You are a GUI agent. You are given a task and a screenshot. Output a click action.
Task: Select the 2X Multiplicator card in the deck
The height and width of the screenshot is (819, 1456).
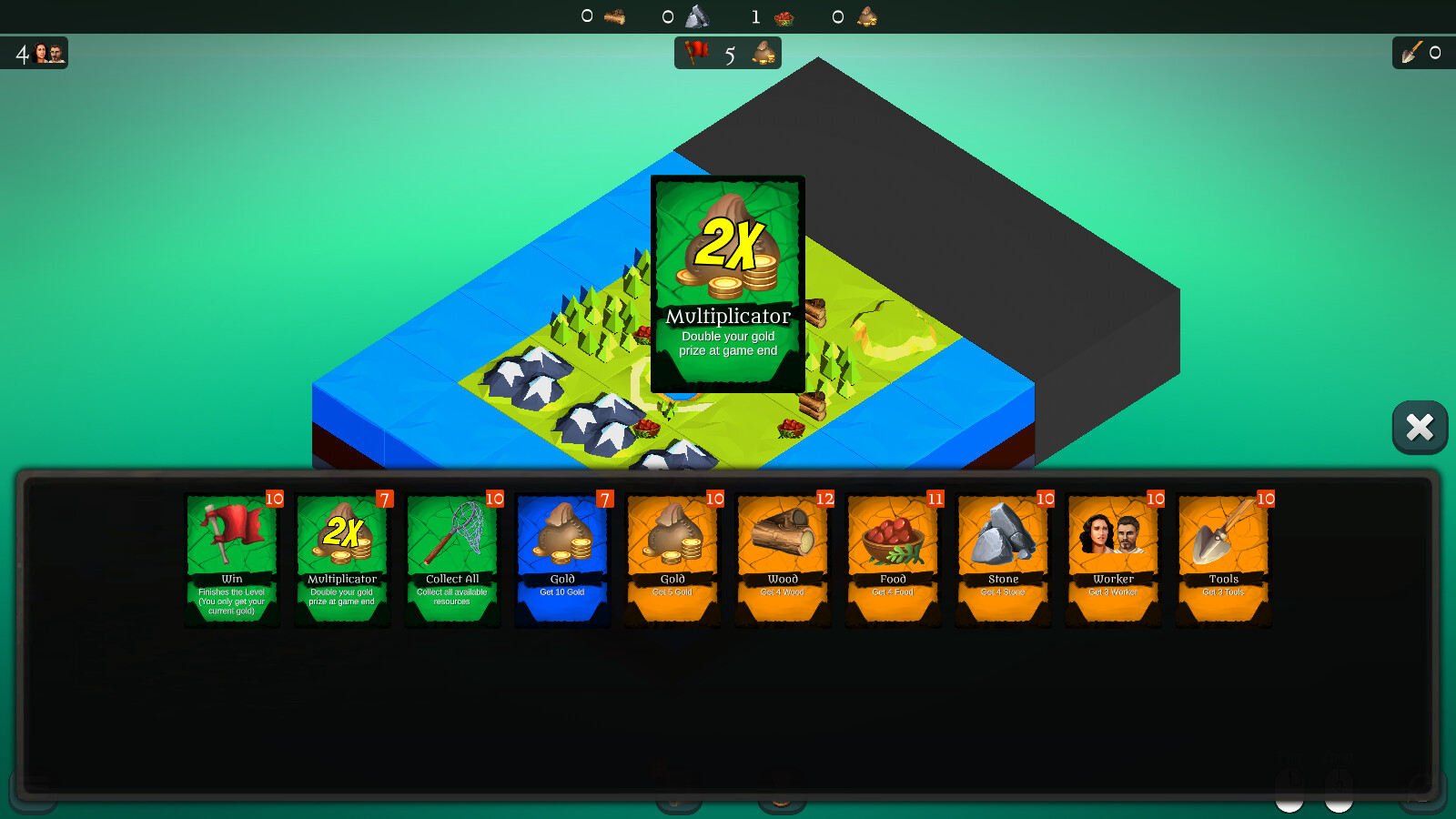click(x=341, y=558)
